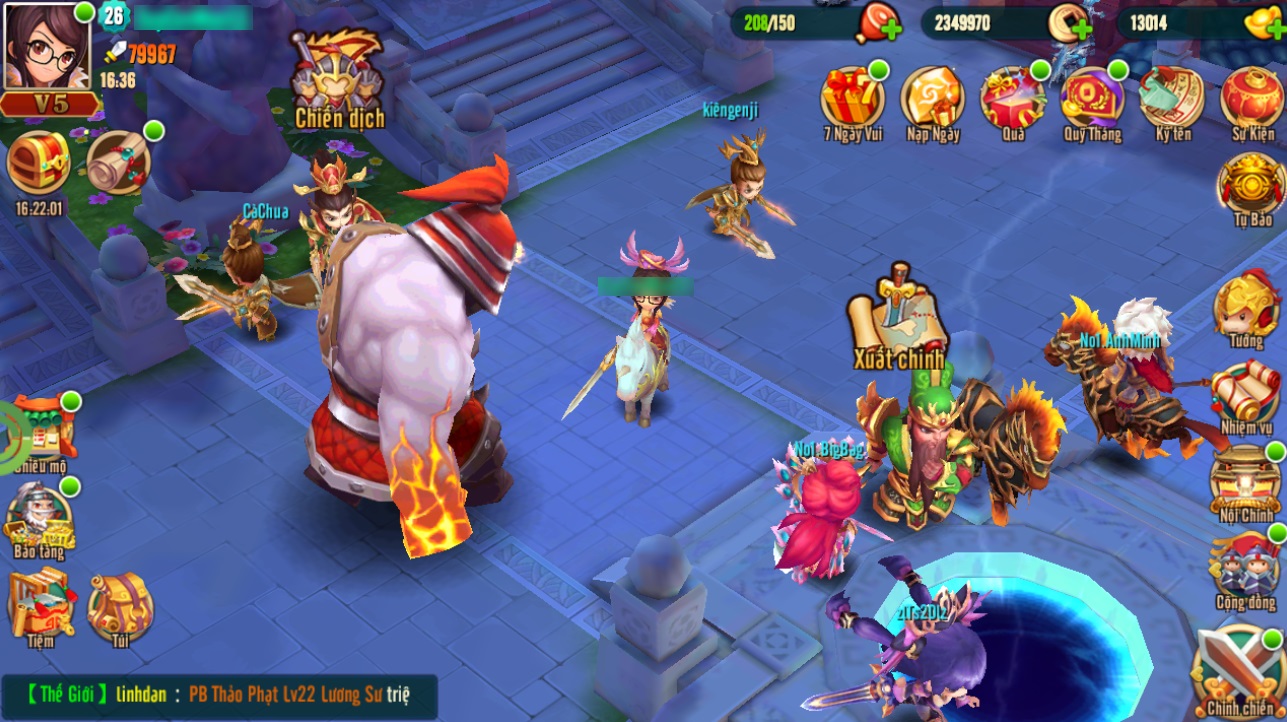
Task: Open the Quà gift box
Action: coord(1012,101)
